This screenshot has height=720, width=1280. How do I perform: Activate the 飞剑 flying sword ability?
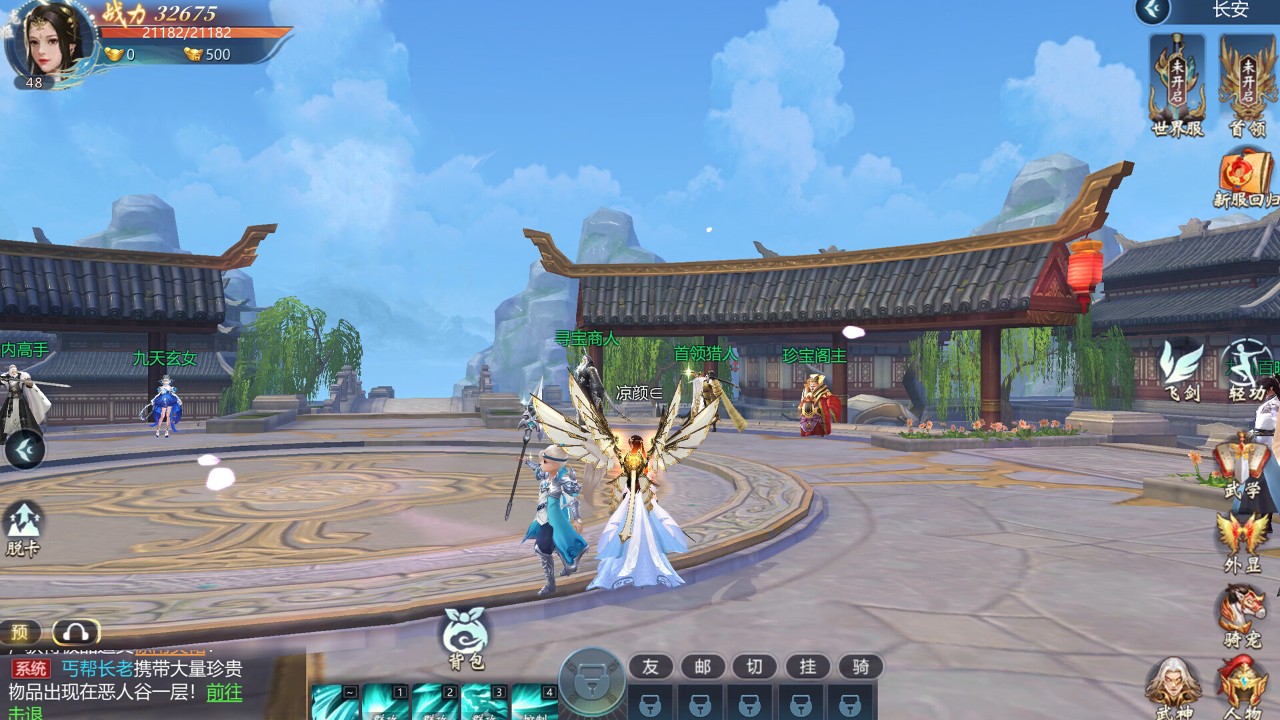(x=1180, y=372)
